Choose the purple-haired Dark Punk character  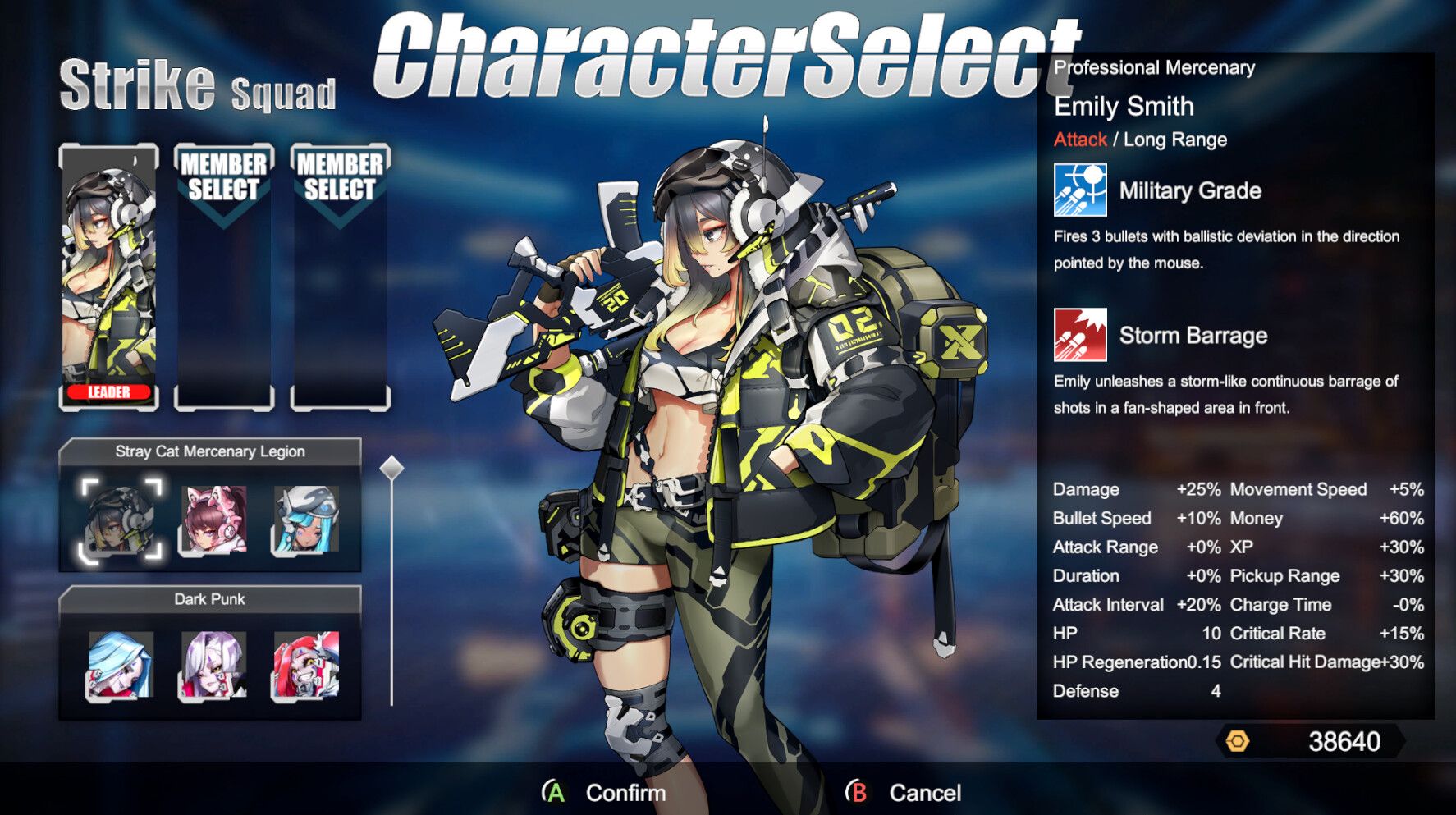tap(213, 666)
